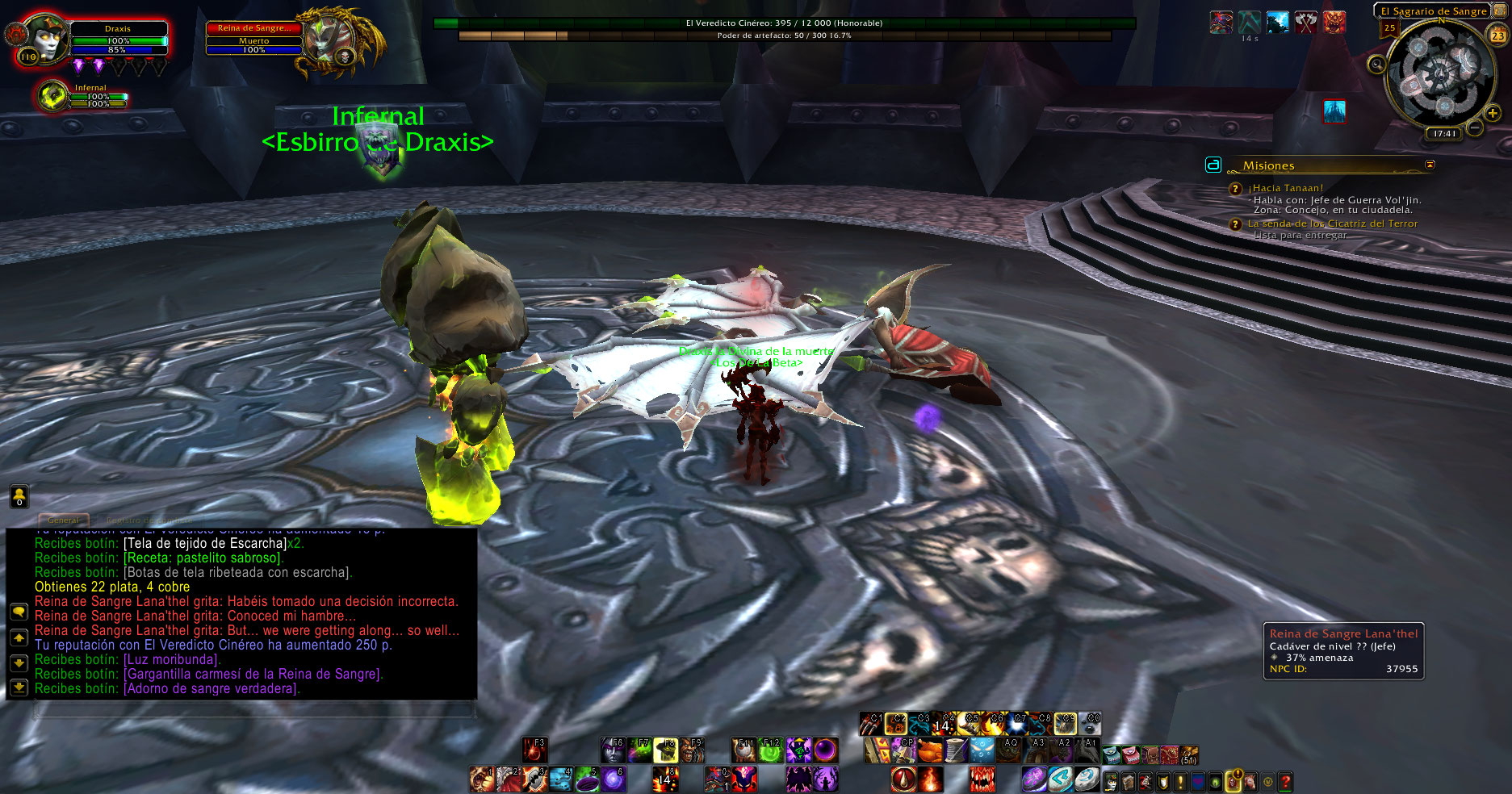1512x794 pixels.
Task: Click the crossed axes buff icon
Action: [1305, 23]
